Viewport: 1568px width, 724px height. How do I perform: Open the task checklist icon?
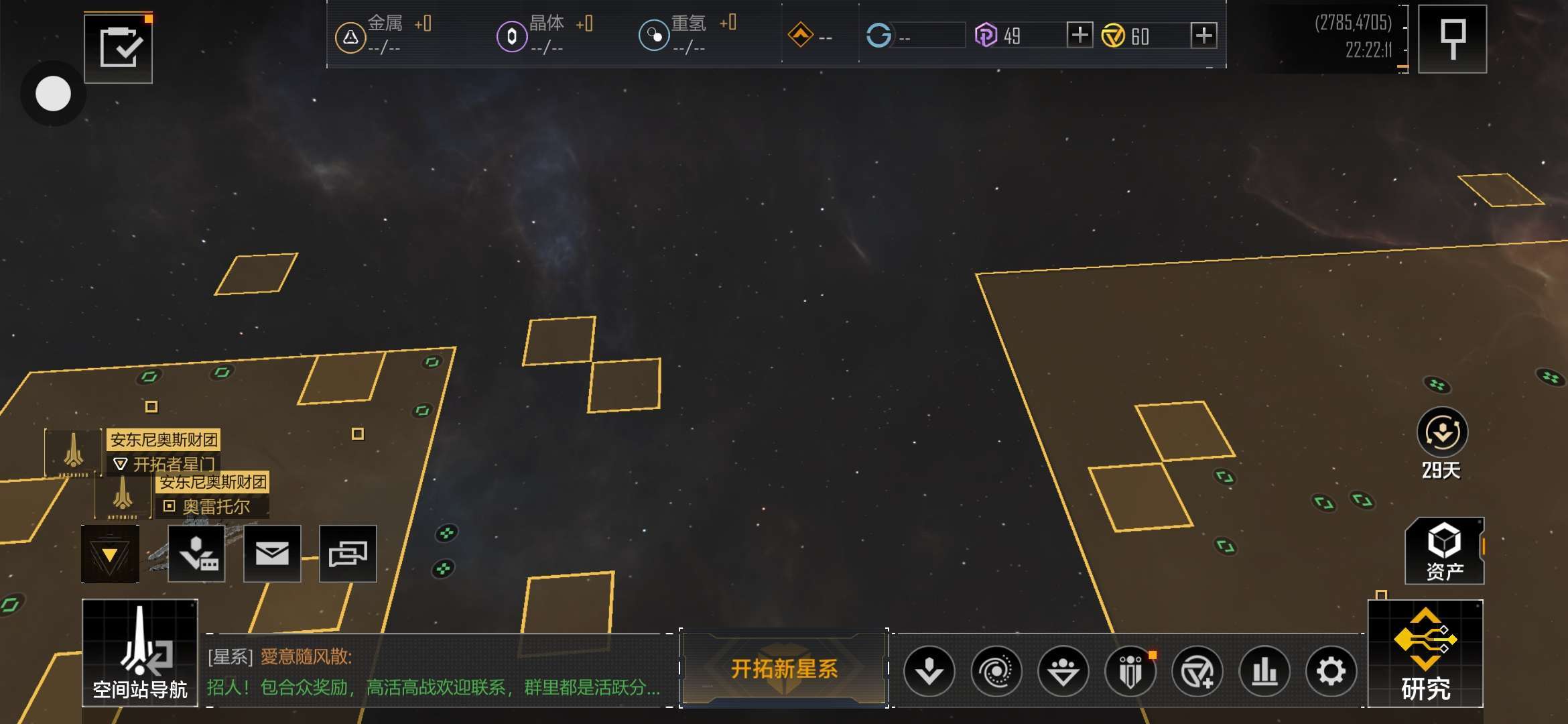click(119, 48)
